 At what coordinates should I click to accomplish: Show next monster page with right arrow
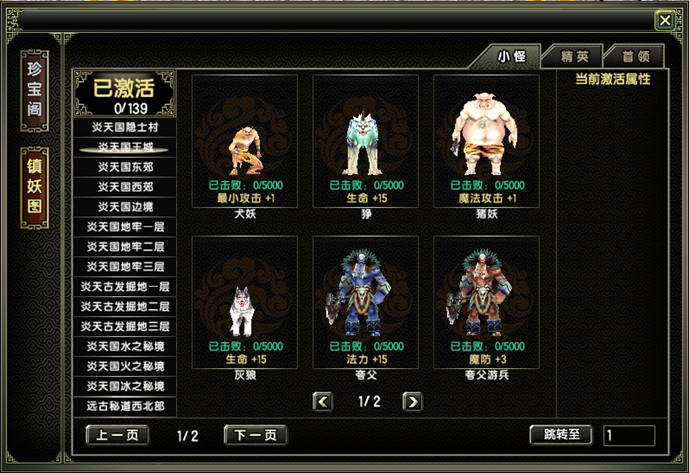click(411, 401)
